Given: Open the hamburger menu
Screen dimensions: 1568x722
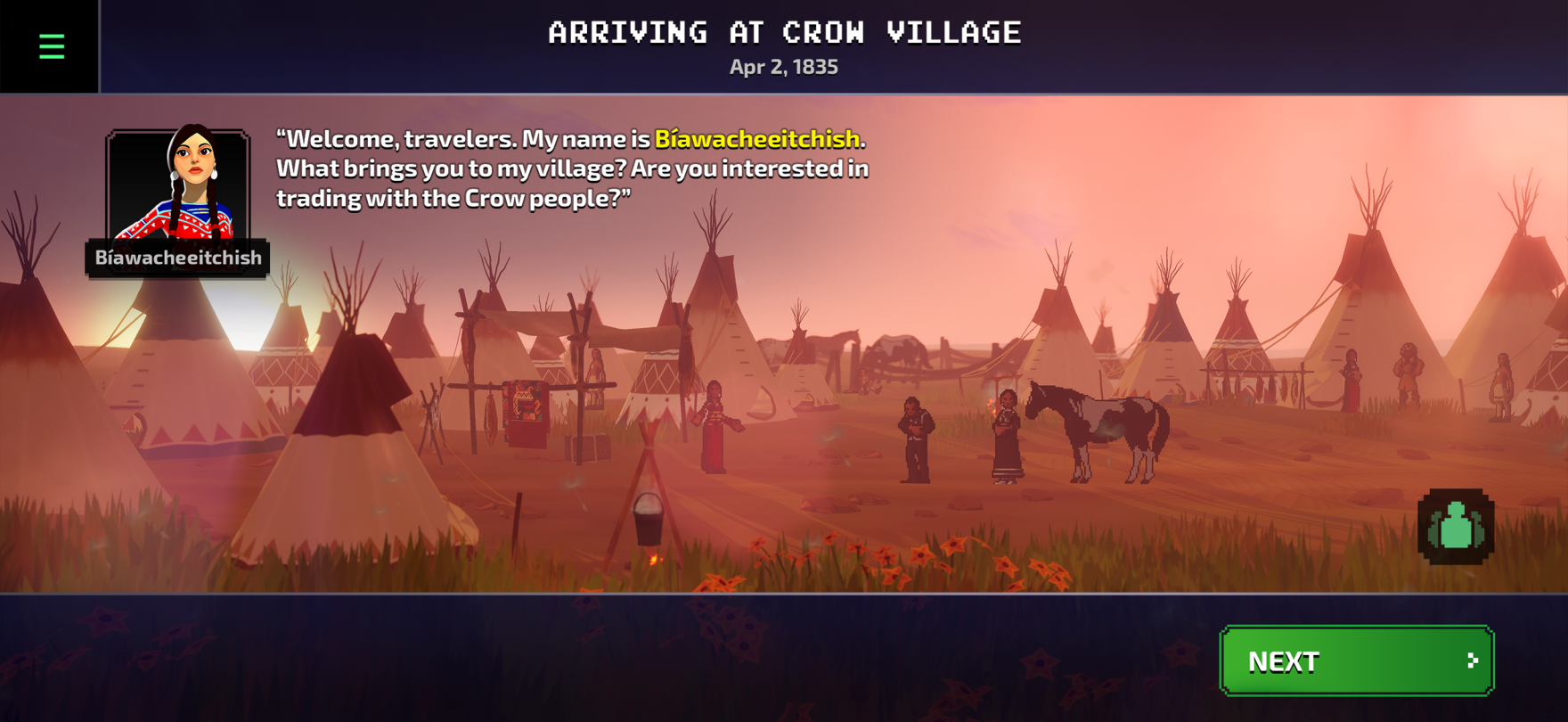Looking at the screenshot, I should coord(51,46).
